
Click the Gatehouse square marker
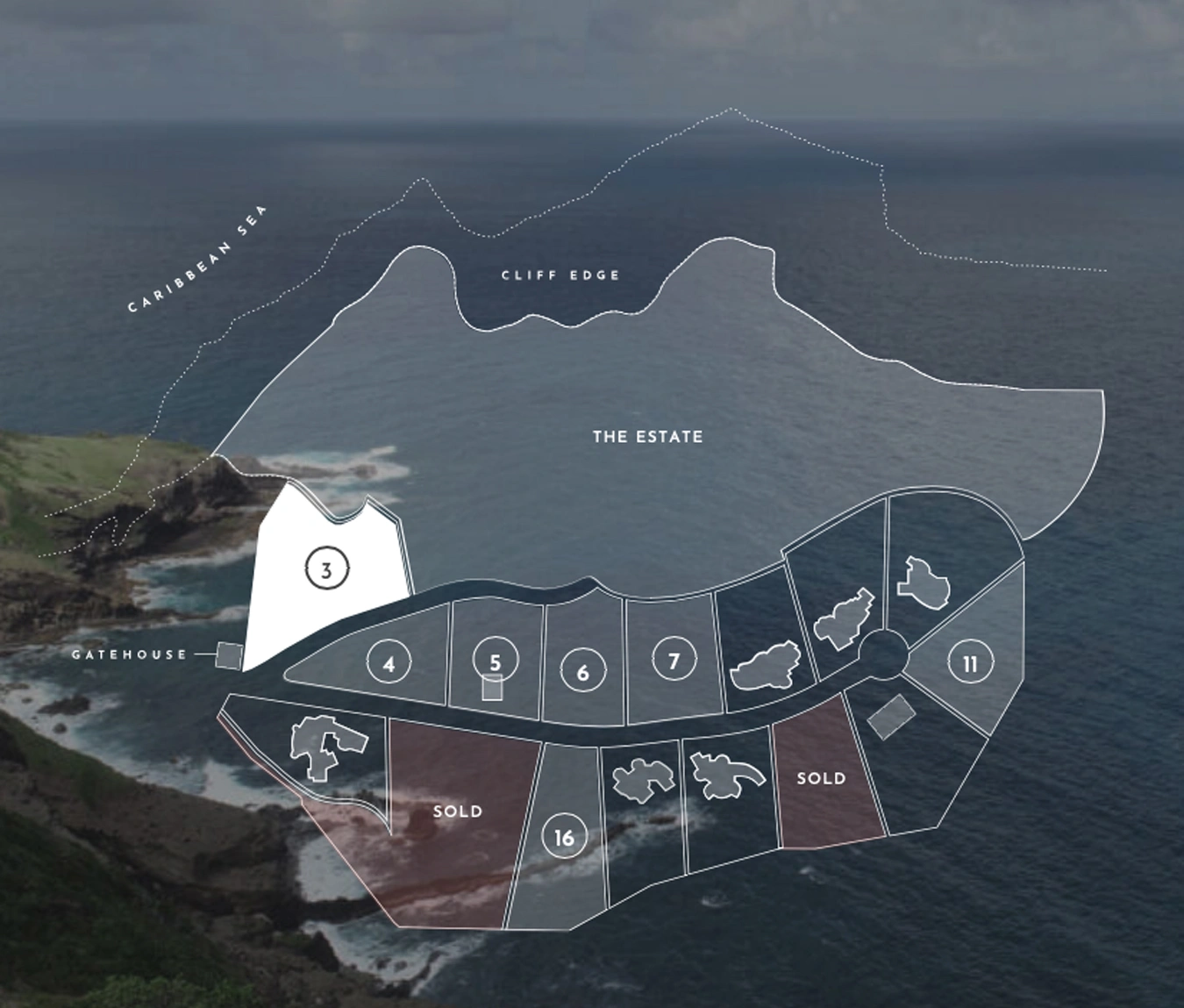click(229, 655)
